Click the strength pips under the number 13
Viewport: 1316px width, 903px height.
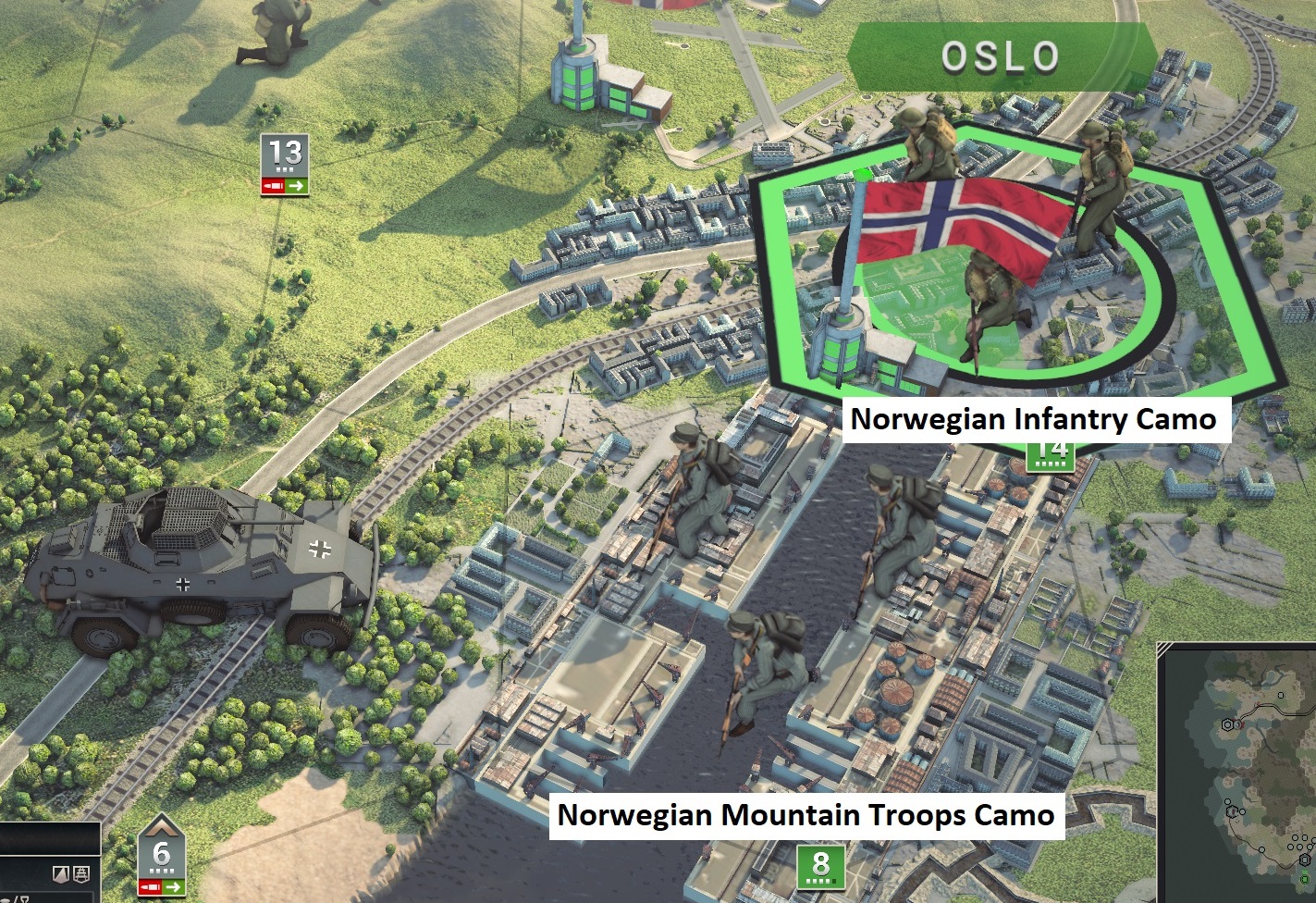pos(285,169)
